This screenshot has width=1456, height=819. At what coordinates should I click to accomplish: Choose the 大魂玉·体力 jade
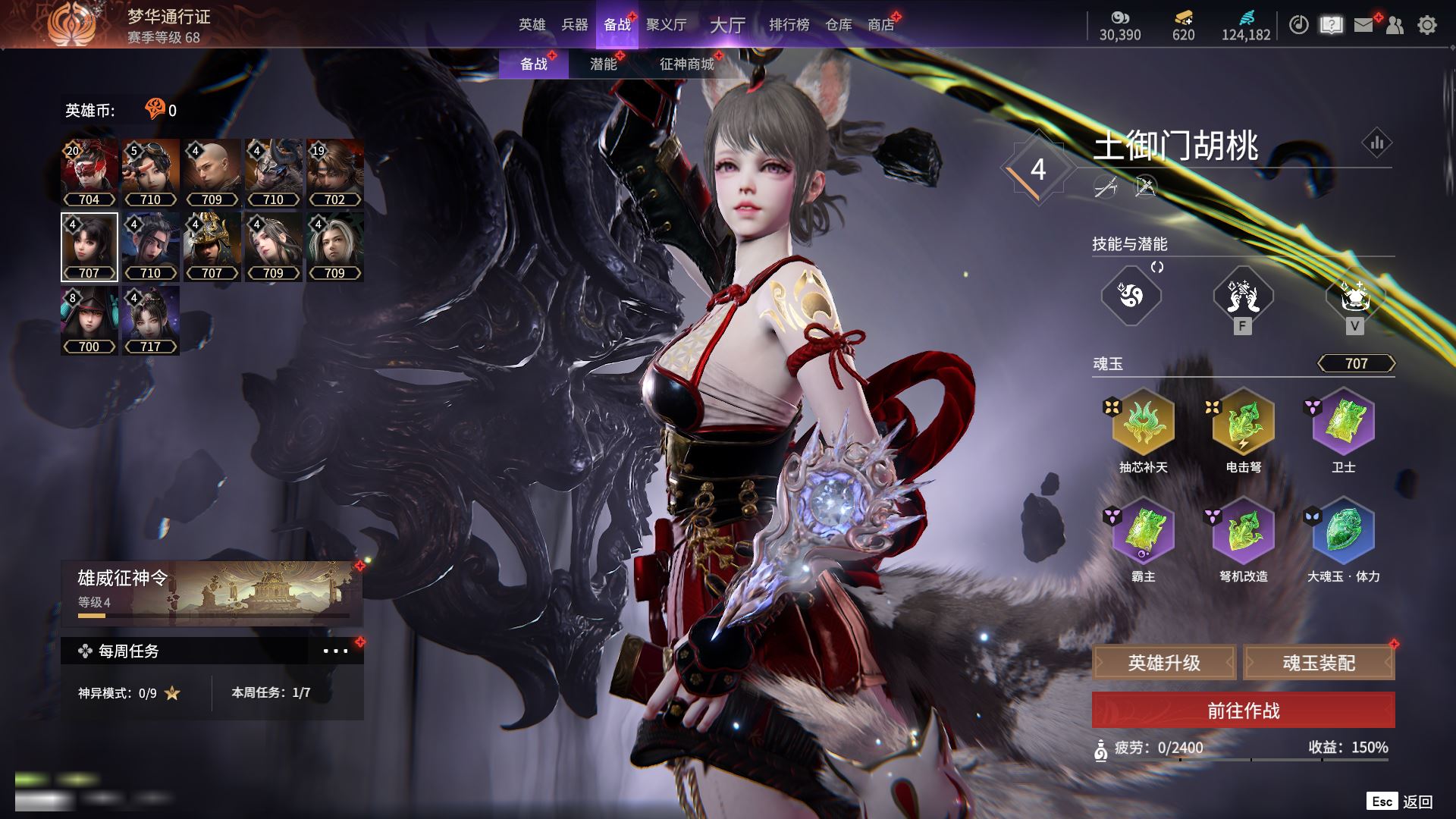click(x=1343, y=531)
